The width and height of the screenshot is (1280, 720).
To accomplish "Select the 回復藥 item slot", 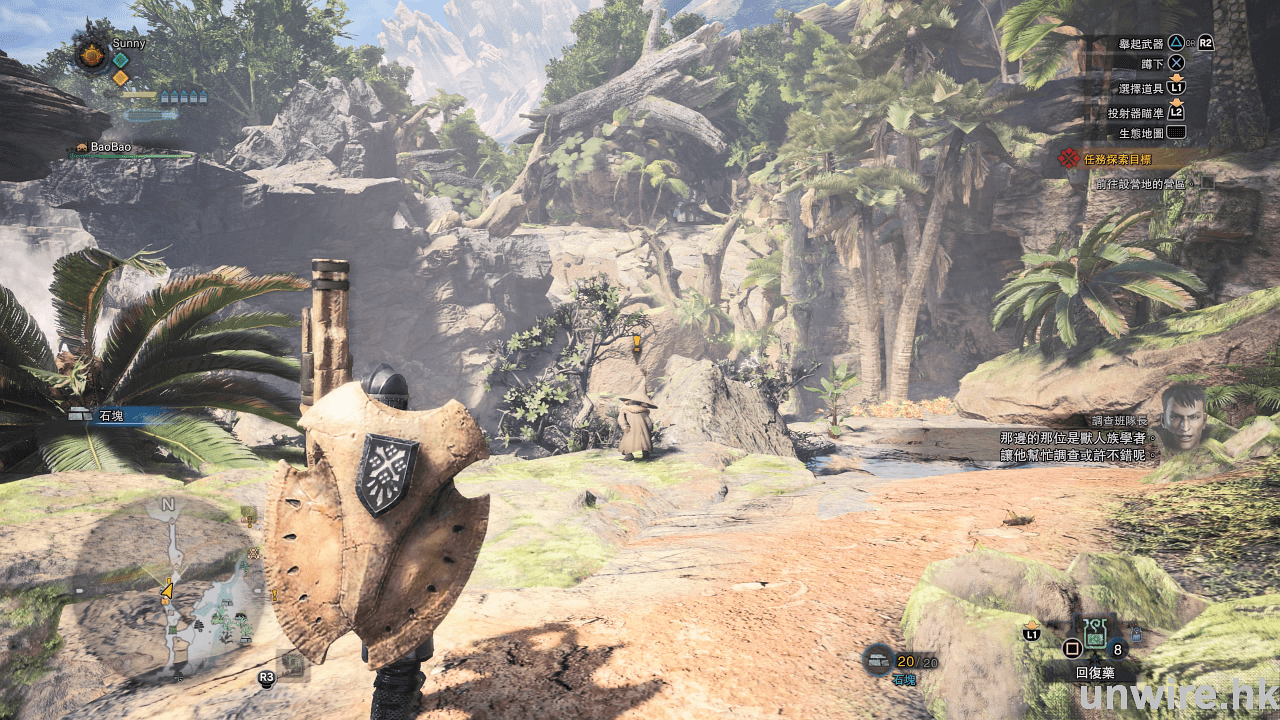I will coord(1094,632).
